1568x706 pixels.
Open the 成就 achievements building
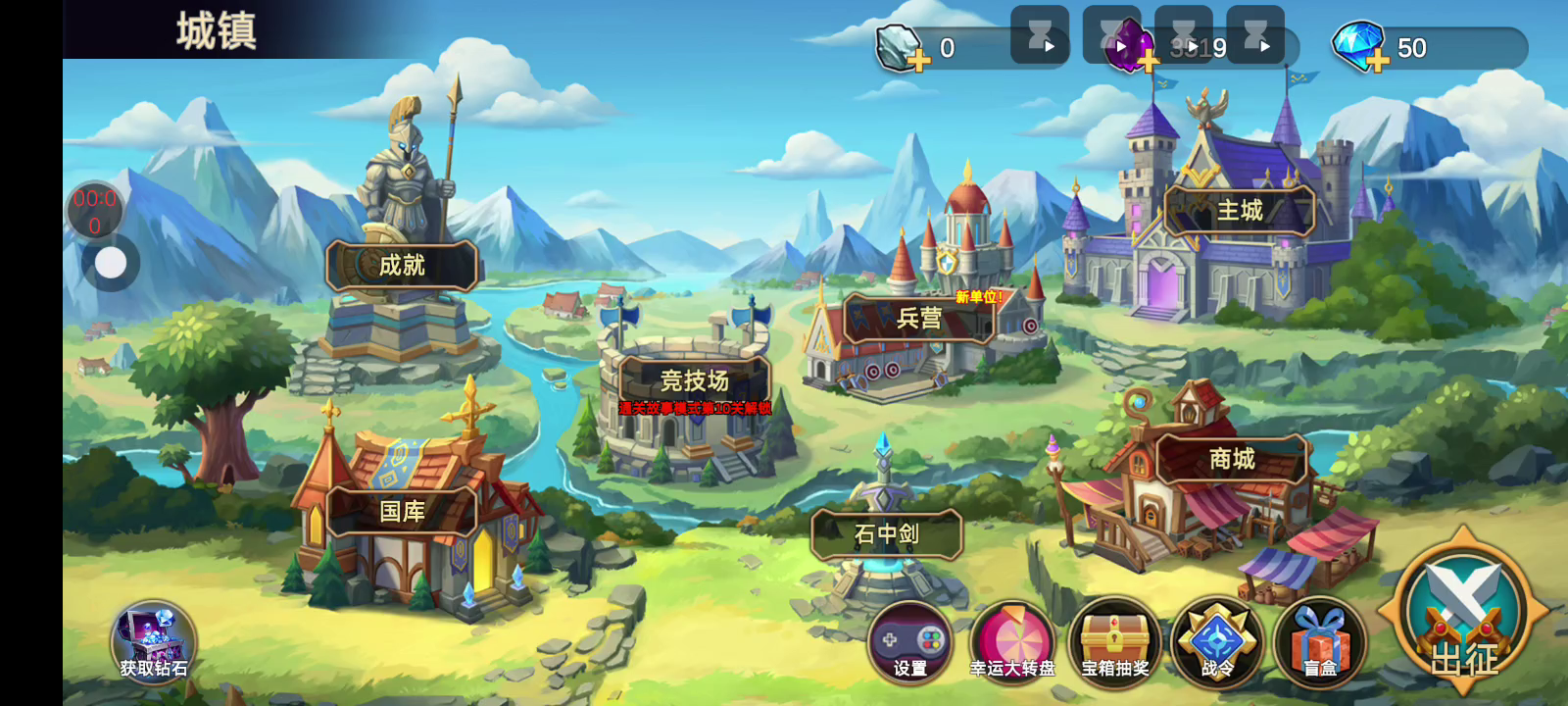point(402,265)
